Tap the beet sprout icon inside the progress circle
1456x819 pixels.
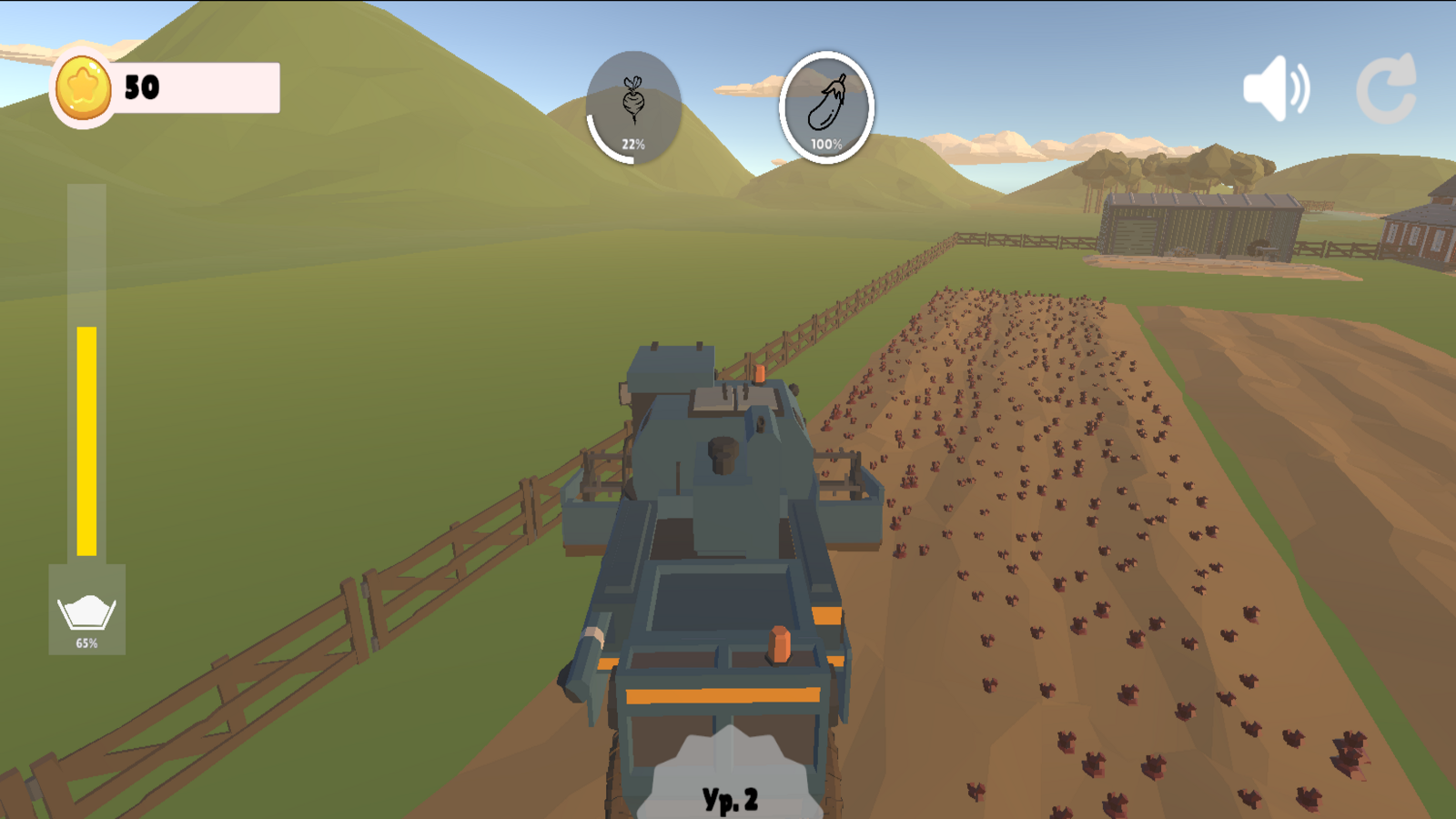635,103
